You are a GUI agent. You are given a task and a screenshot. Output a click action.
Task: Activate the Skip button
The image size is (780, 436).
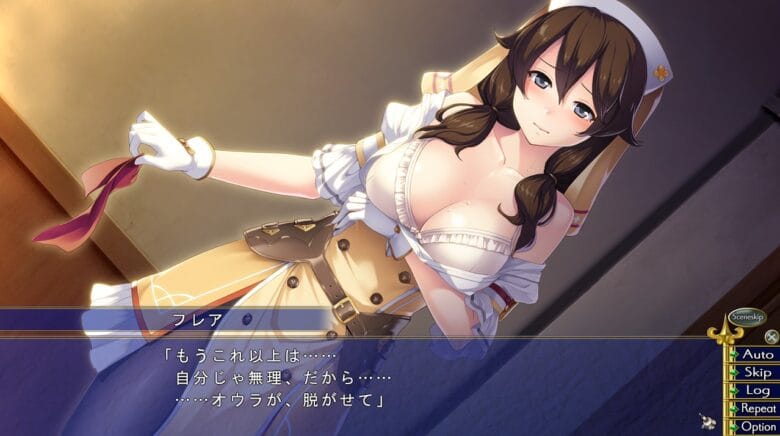[x=756, y=372]
